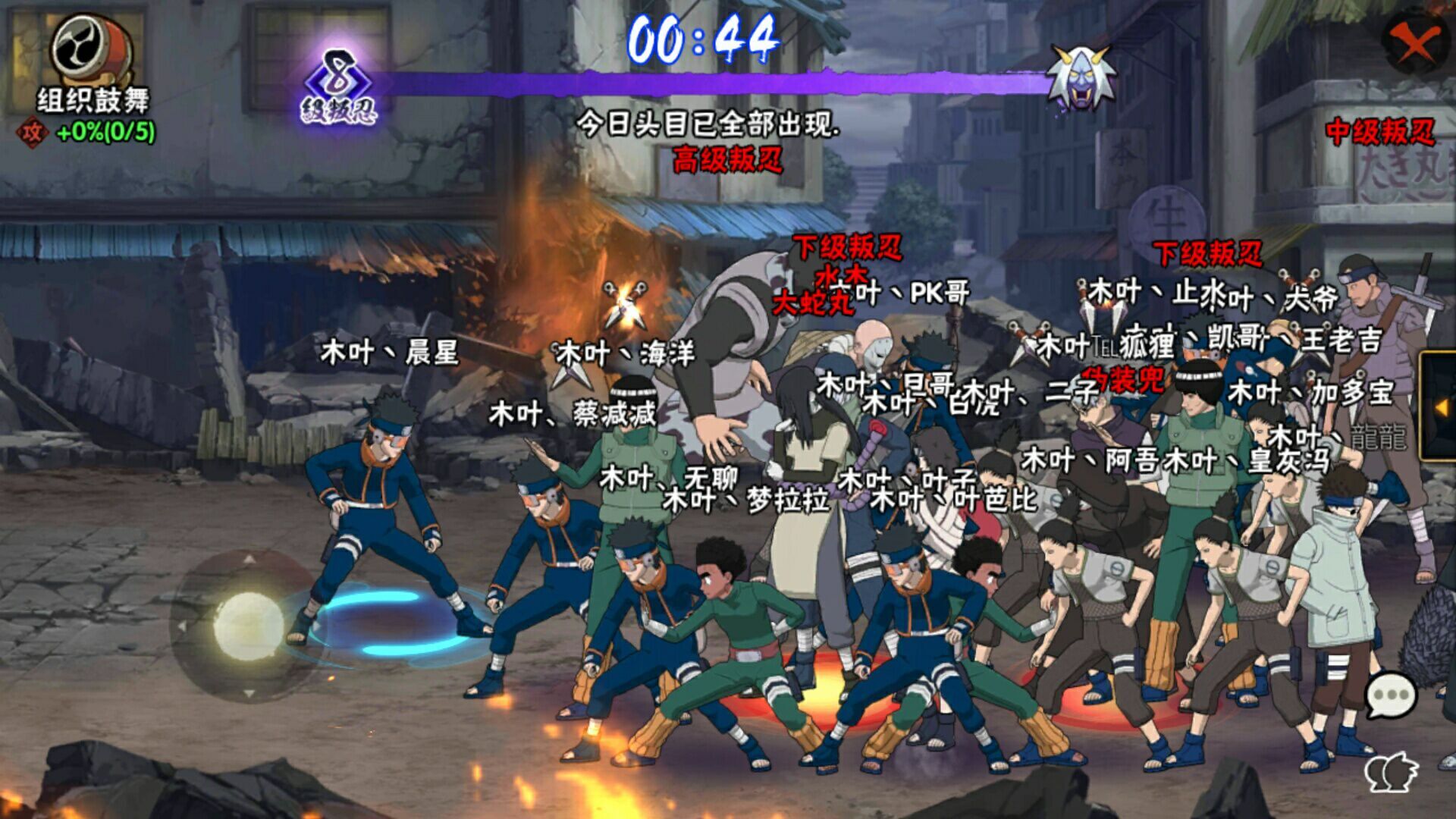This screenshot has height=819, width=1456.
Task: Open the two-heads player silhouette icon
Action: click(x=1392, y=772)
